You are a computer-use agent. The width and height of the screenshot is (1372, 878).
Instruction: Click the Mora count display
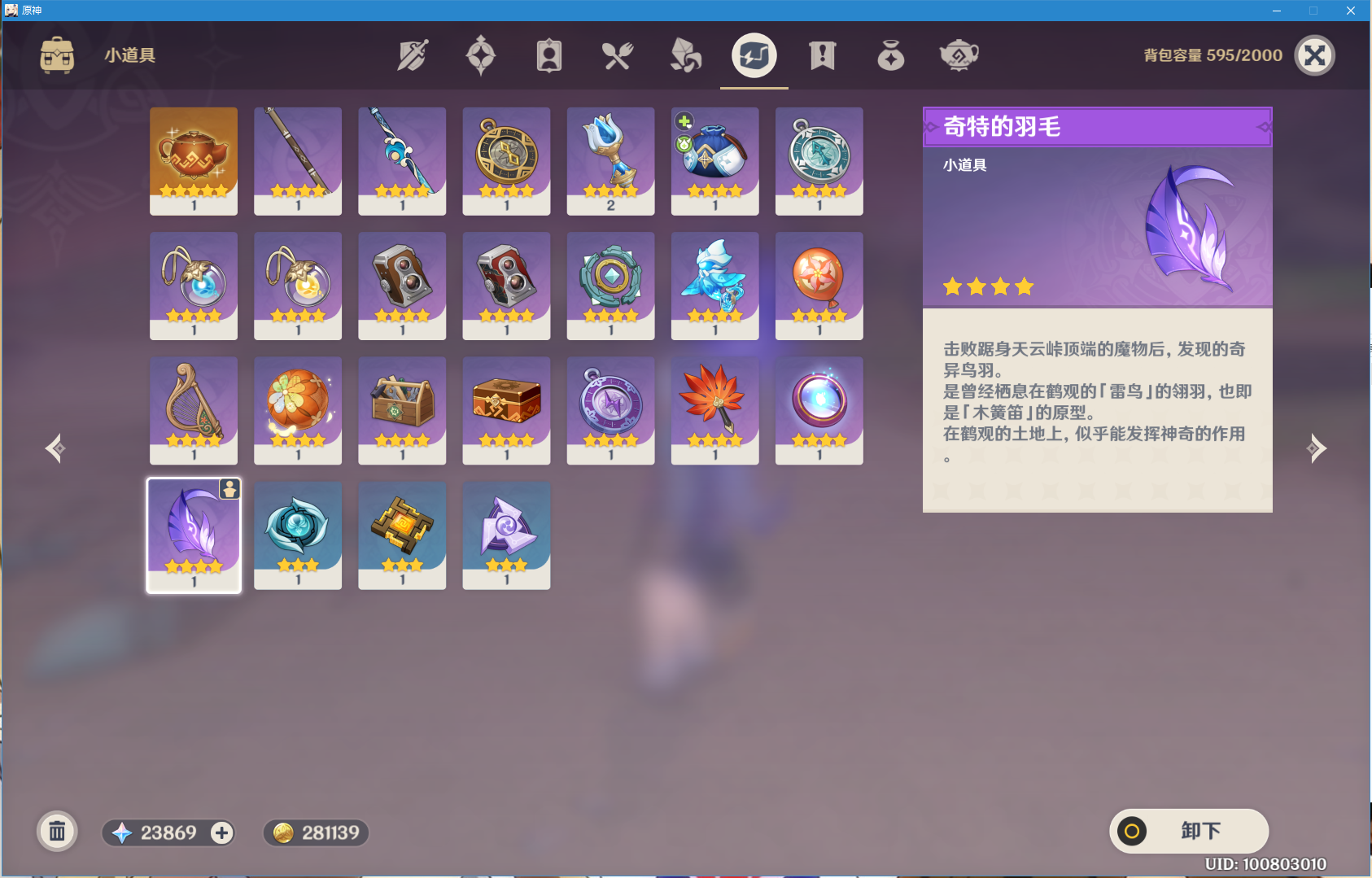pos(316,832)
